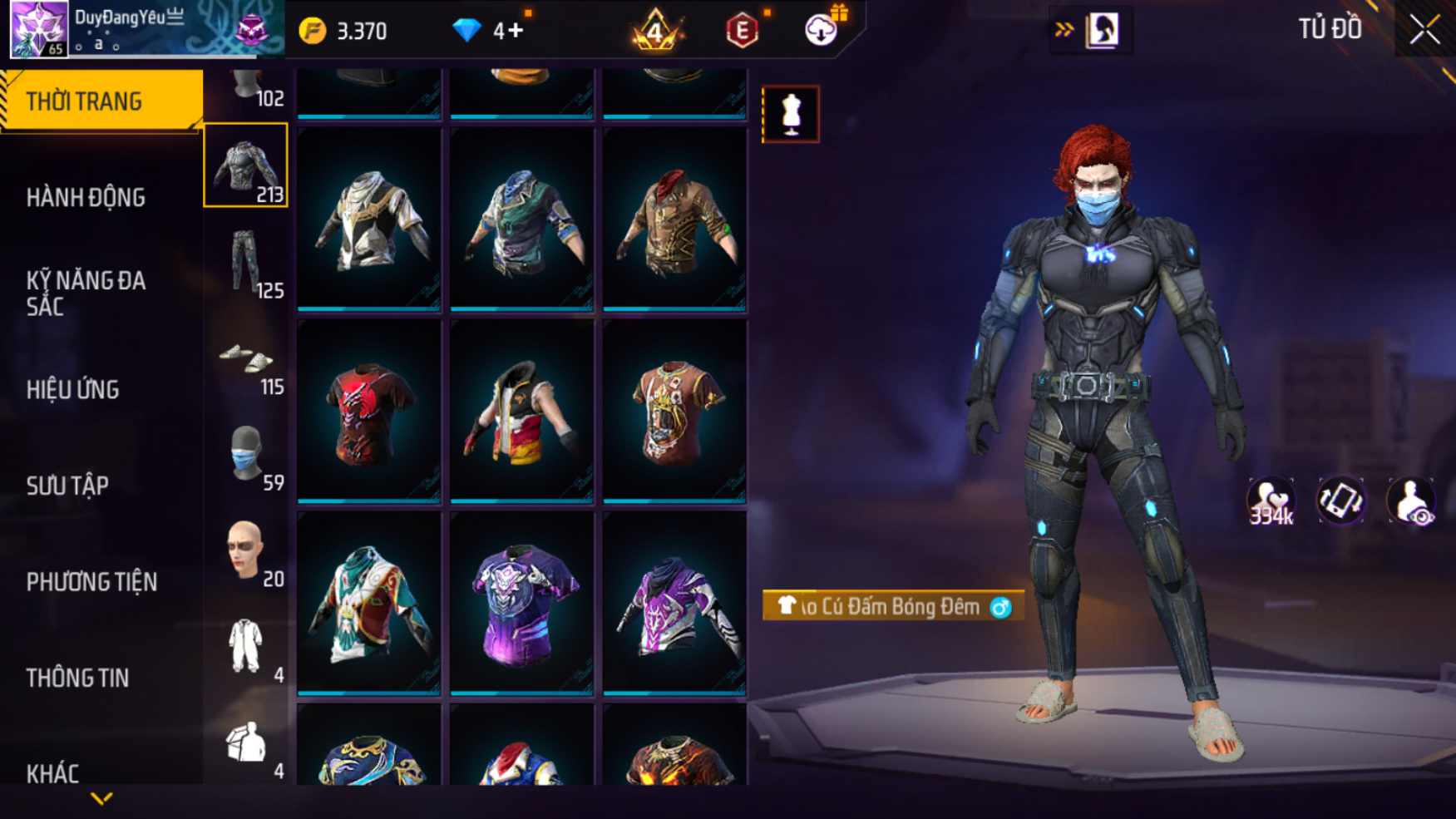Viewport: 1456px width, 819px height.
Task: Go to the Sưu Tập tab
Action: click(x=67, y=486)
